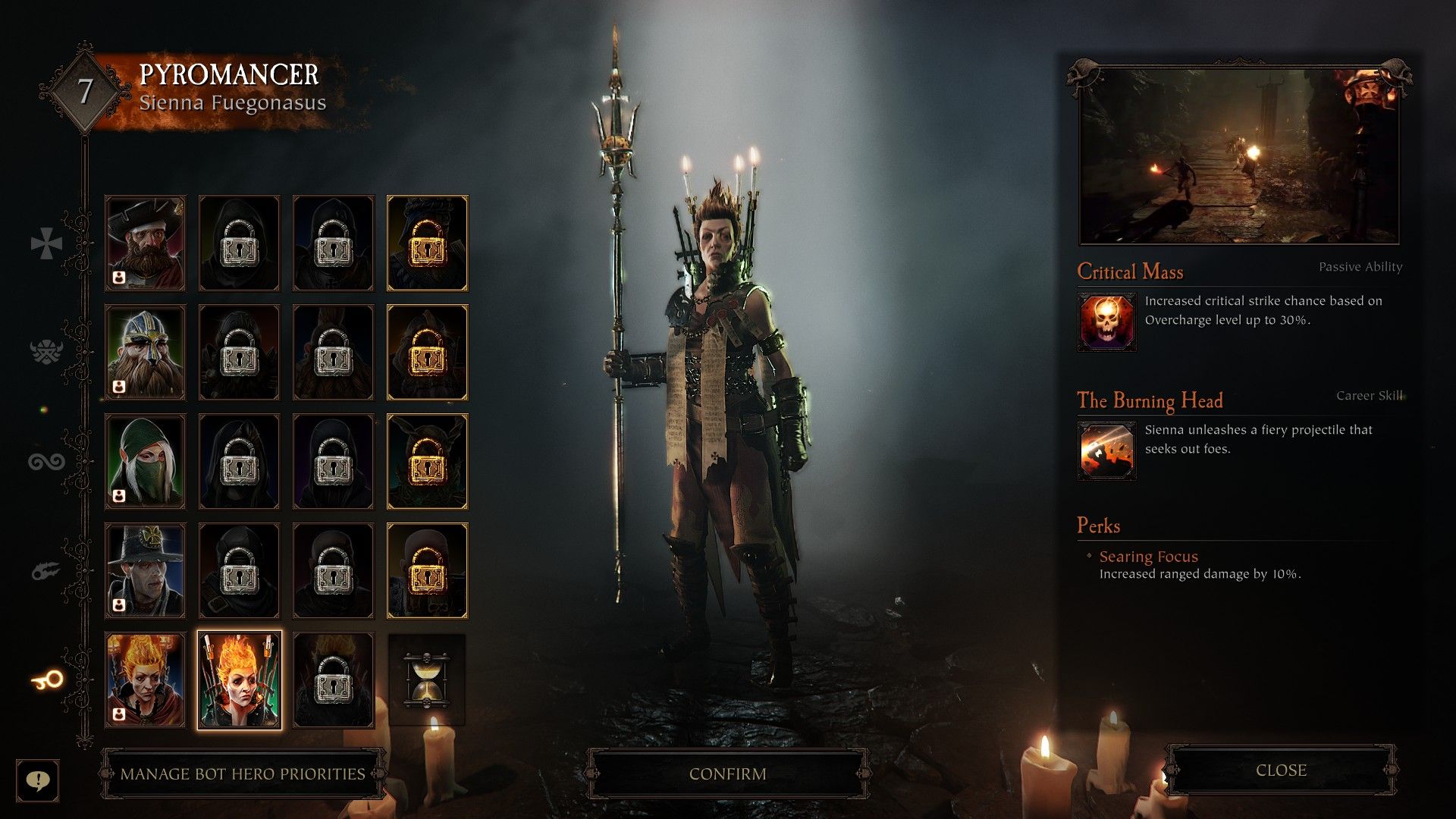Select the serpent hero symbol in sidebar
The height and width of the screenshot is (819, 1456).
(47, 460)
